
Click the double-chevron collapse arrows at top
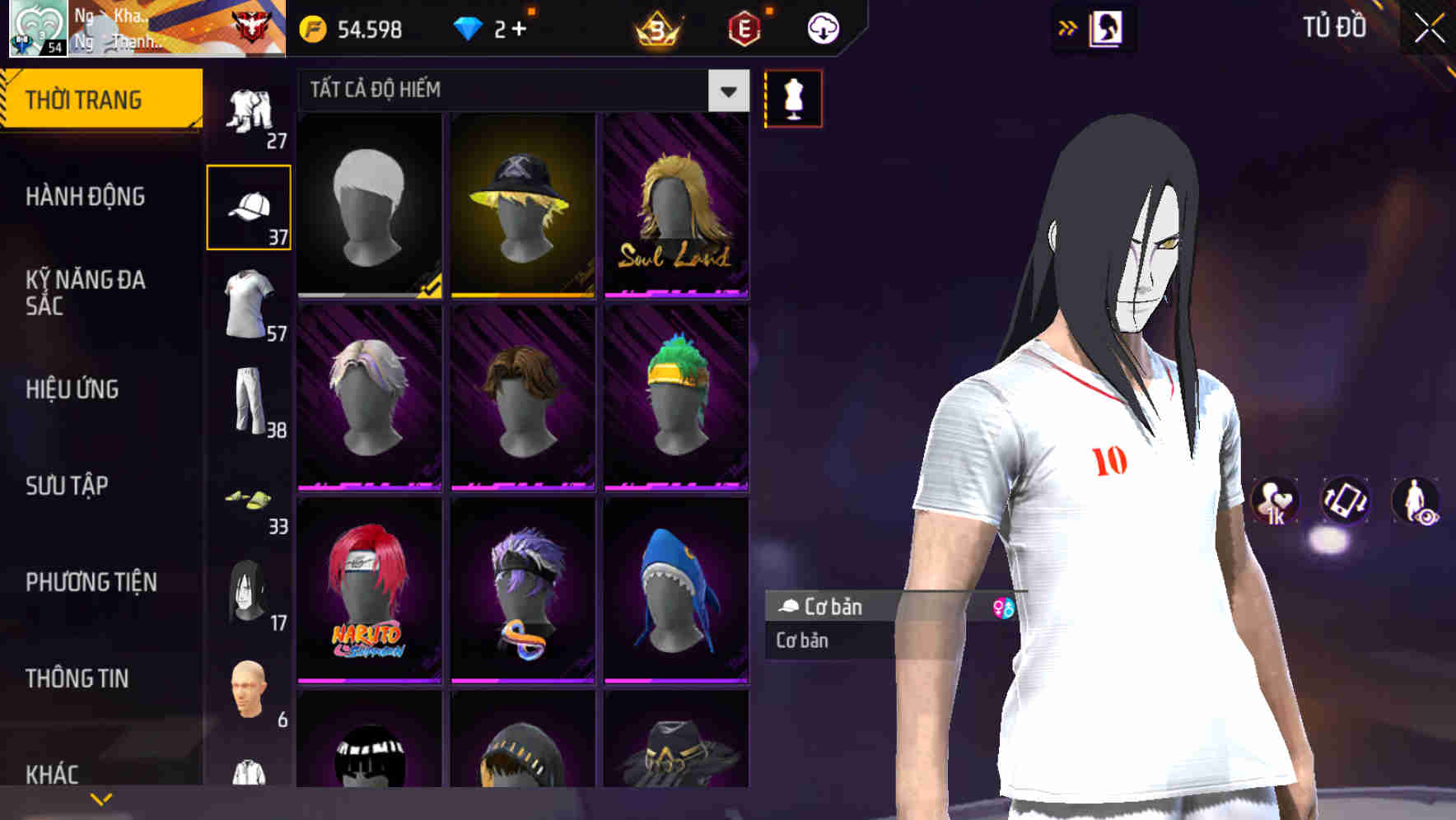point(1068,27)
